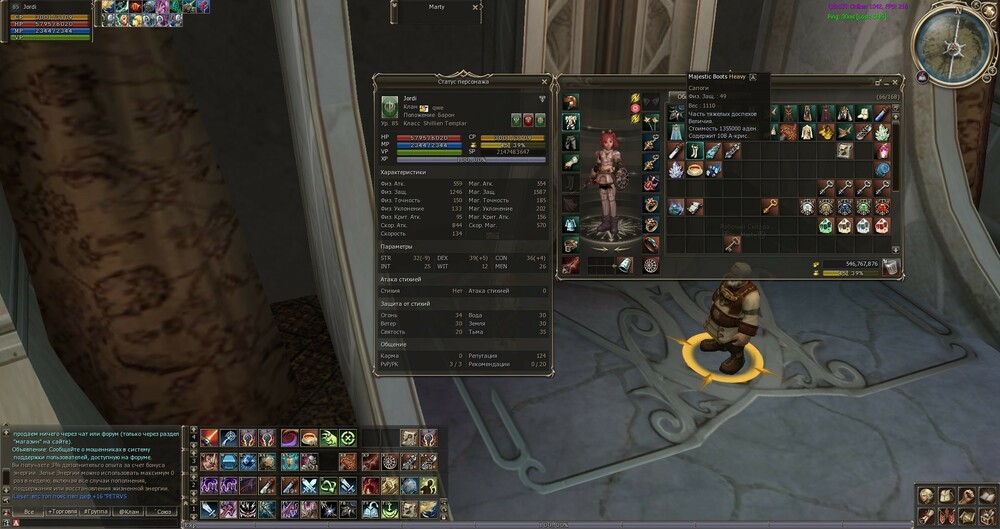This screenshot has height=529, width=1000.
Task: Select the equipped helmet slot
Action: (571, 101)
